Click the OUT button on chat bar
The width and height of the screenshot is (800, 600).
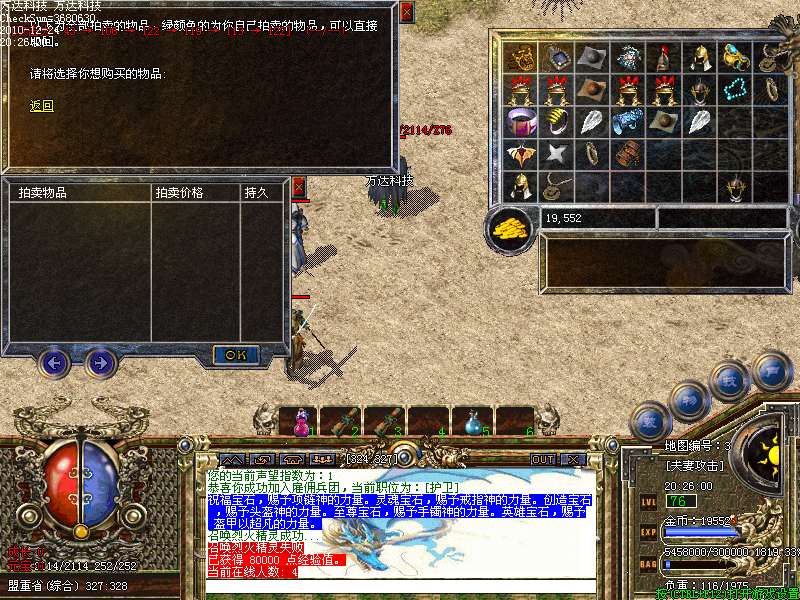click(x=542, y=459)
